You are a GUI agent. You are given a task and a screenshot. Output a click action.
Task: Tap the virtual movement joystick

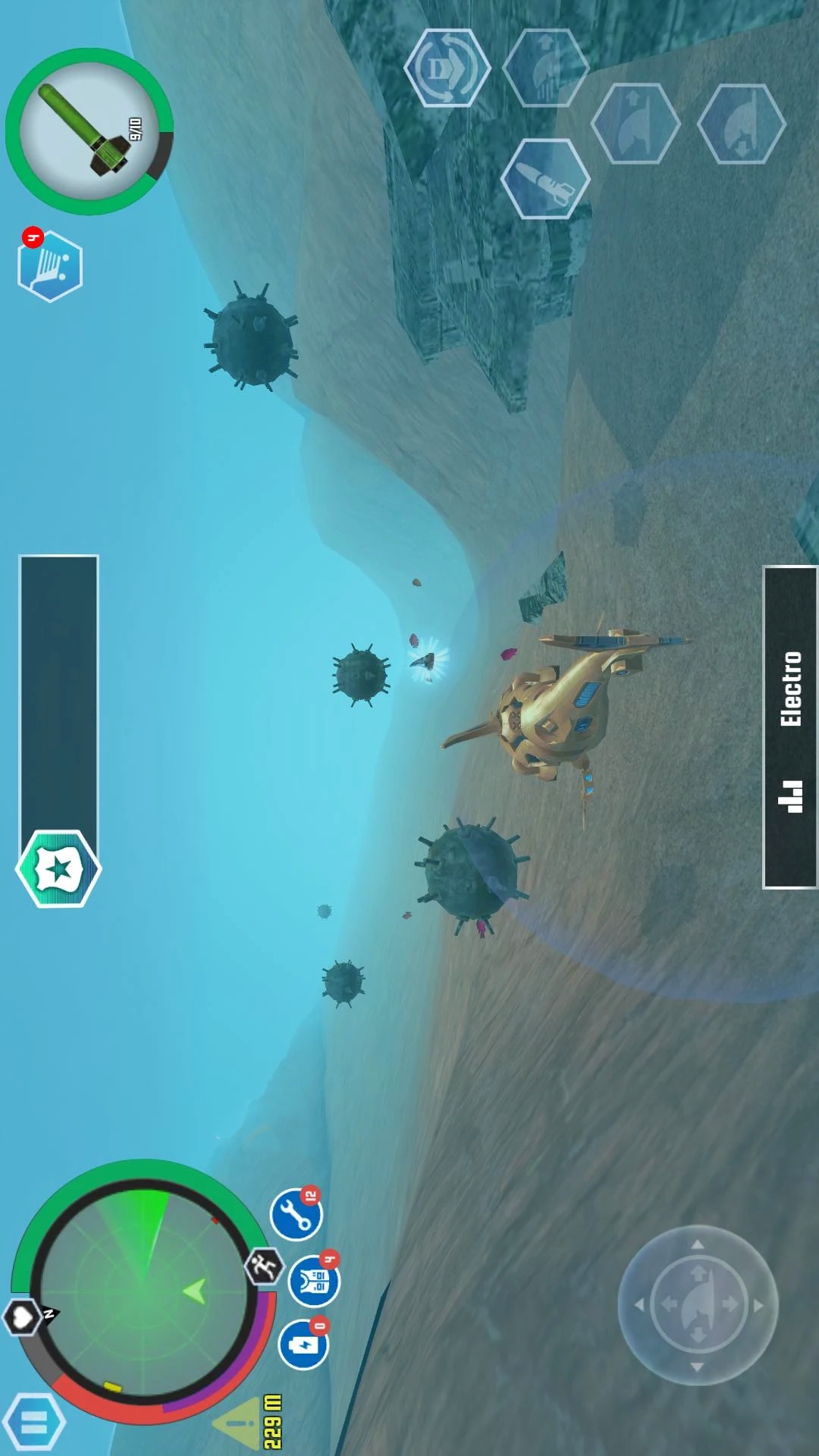pyautogui.click(x=698, y=1304)
